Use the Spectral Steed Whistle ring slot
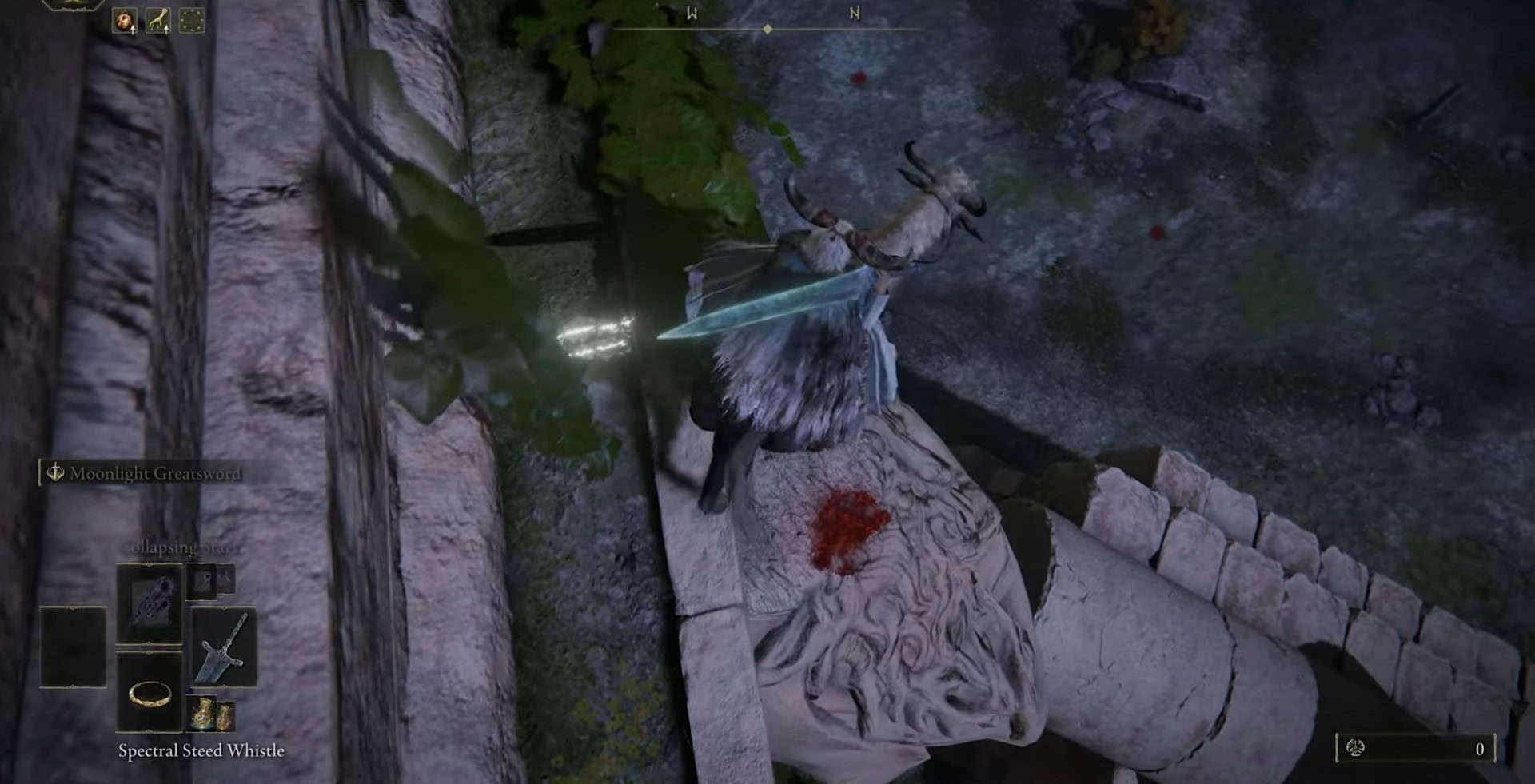The image size is (1535, 784). click(x=149, y=692)
